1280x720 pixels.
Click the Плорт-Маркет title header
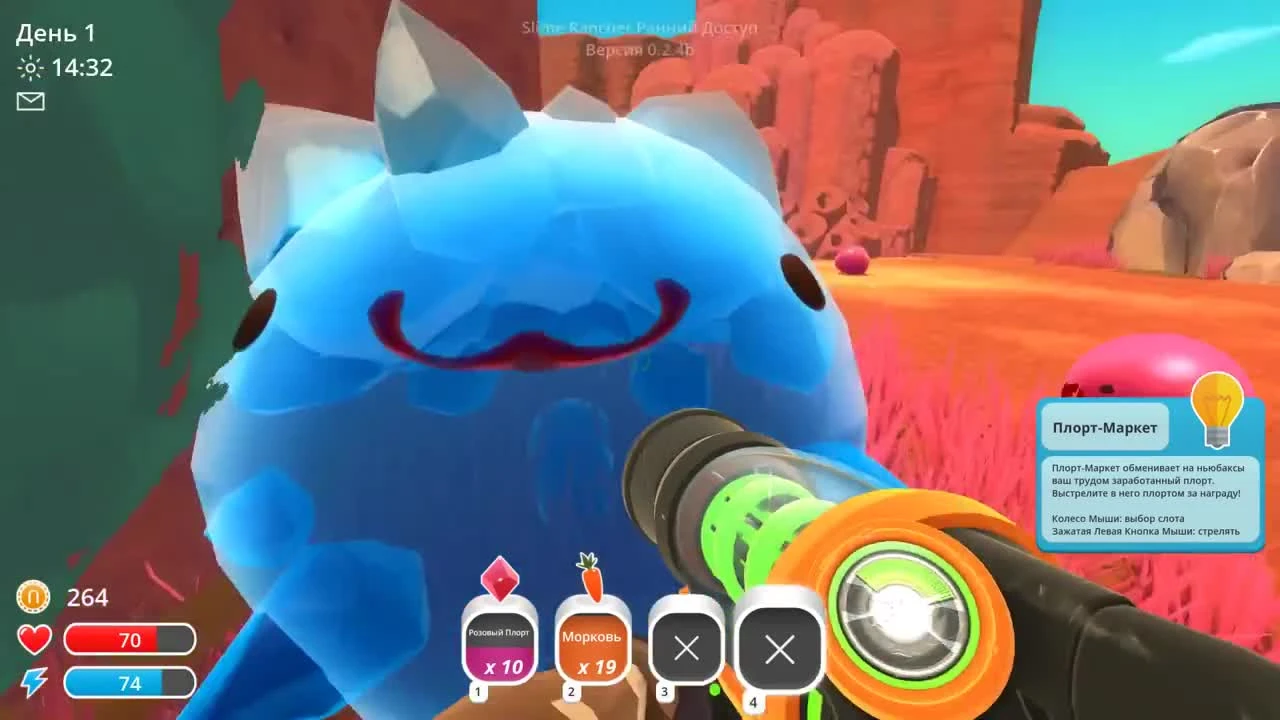click(1104, 427)
